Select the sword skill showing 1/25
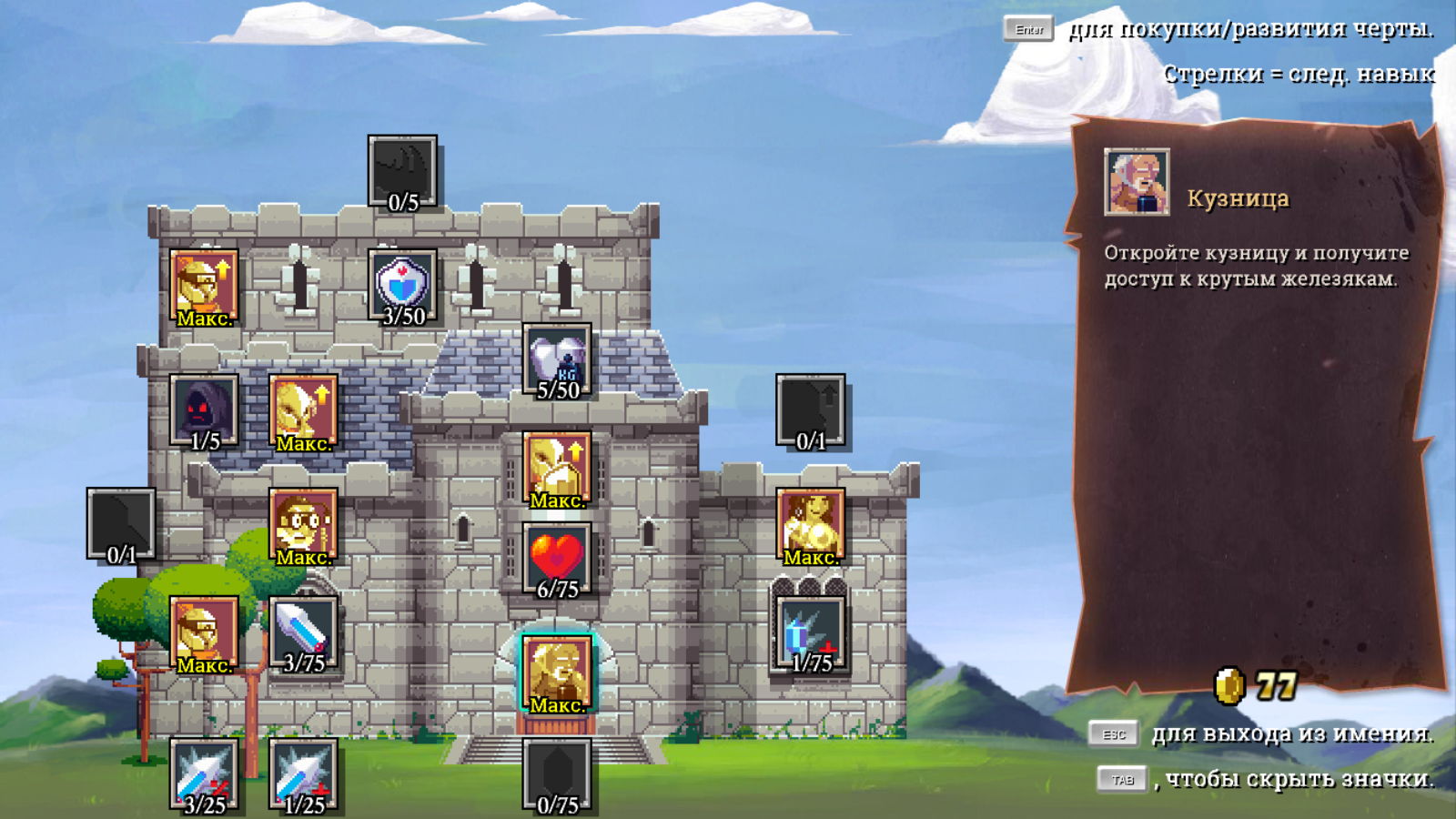 click(303, 773)
